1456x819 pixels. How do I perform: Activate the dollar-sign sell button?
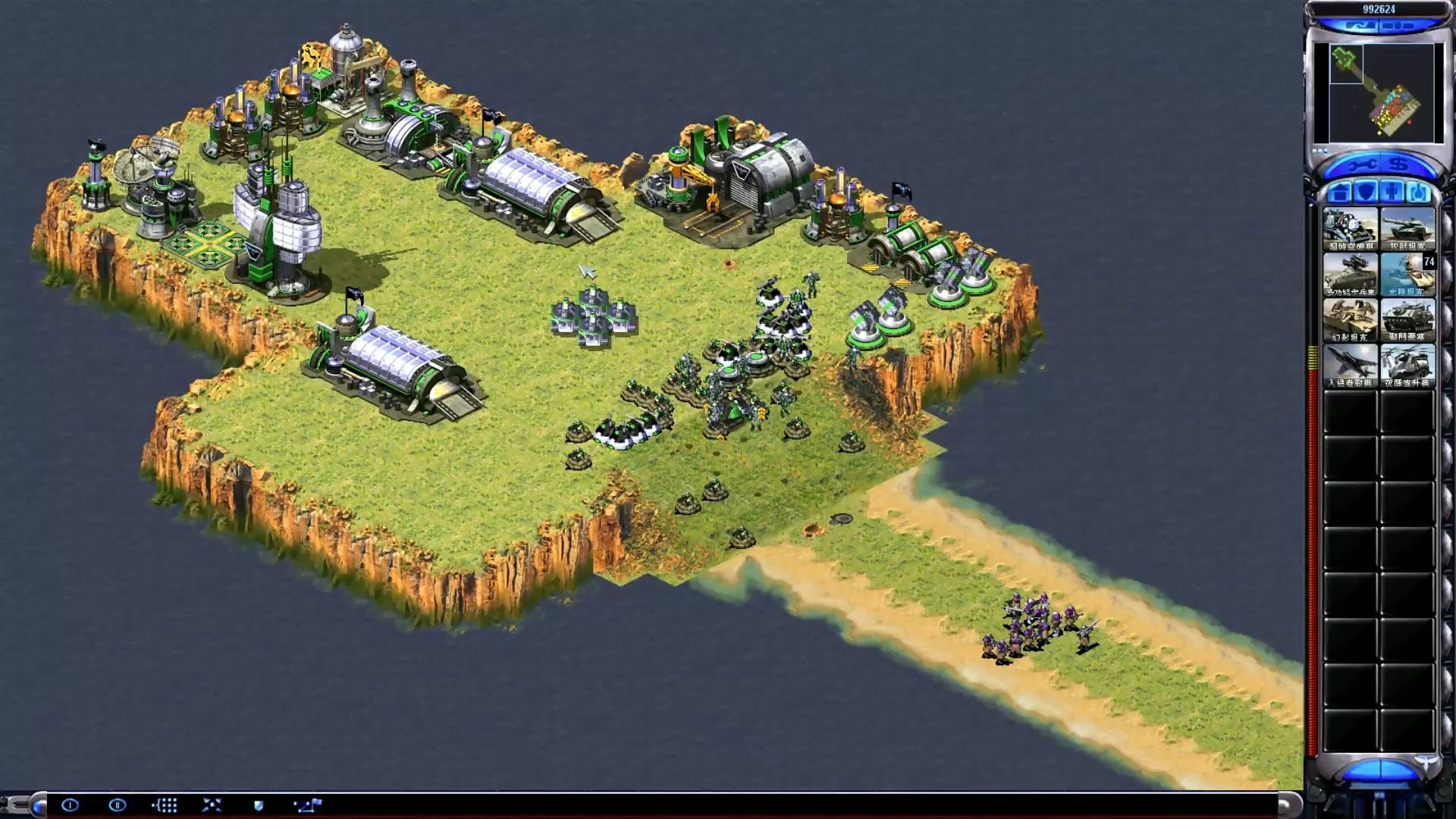coord(1398,165)
